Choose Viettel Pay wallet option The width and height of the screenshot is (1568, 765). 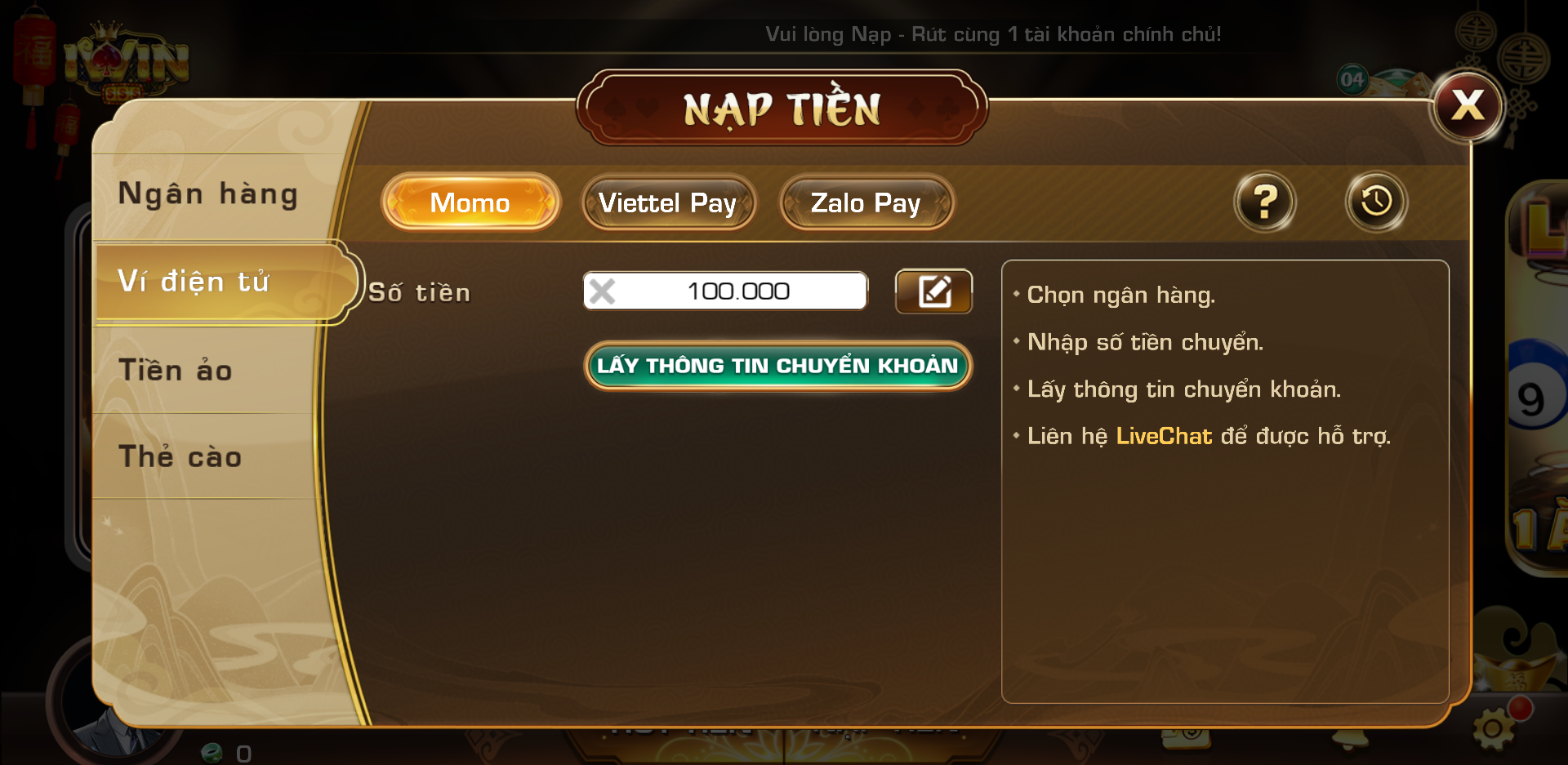(667, 202)
